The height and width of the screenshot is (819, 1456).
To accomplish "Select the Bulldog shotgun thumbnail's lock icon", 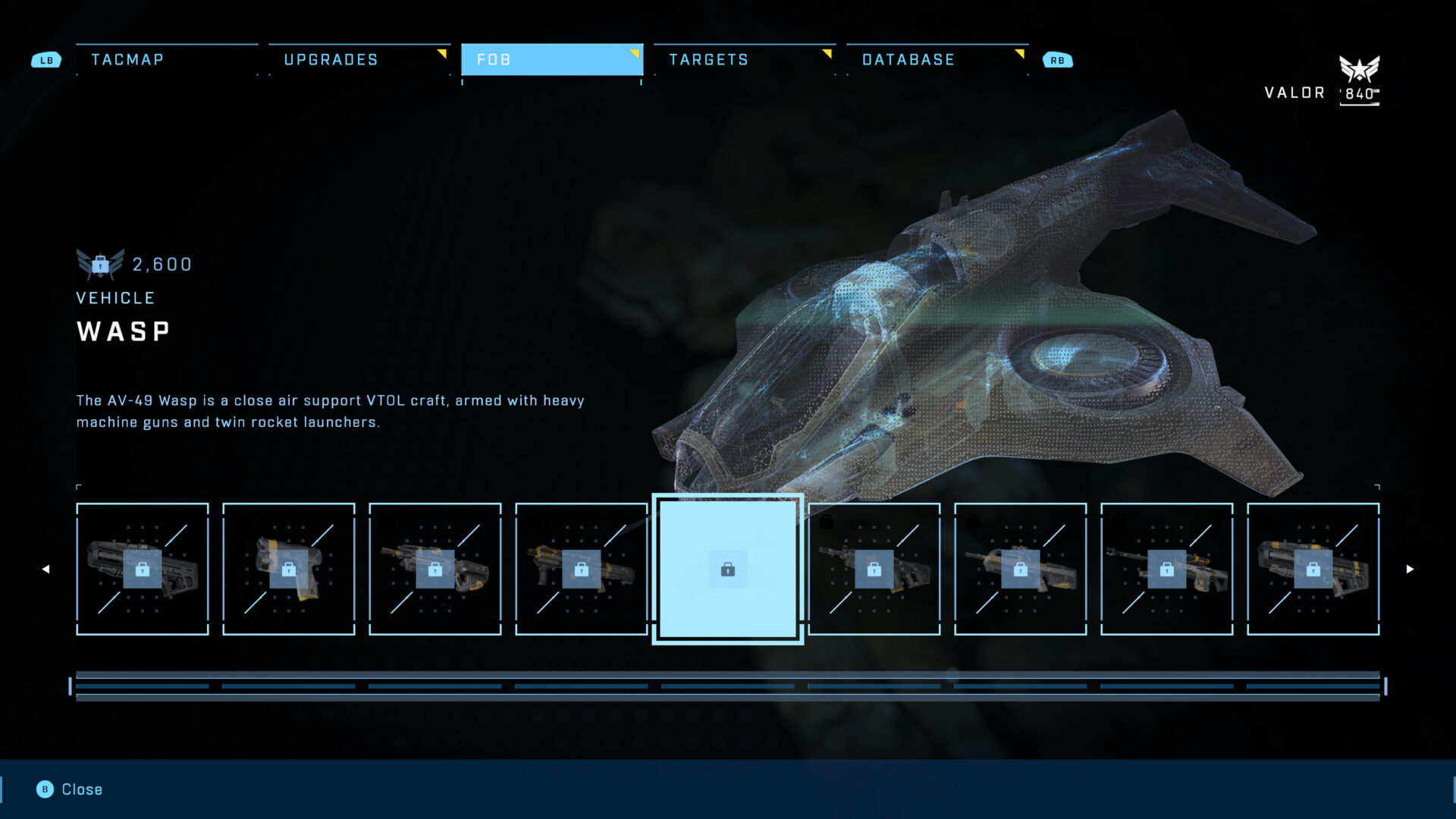I will pyautogui.click(x=143, y=570).
